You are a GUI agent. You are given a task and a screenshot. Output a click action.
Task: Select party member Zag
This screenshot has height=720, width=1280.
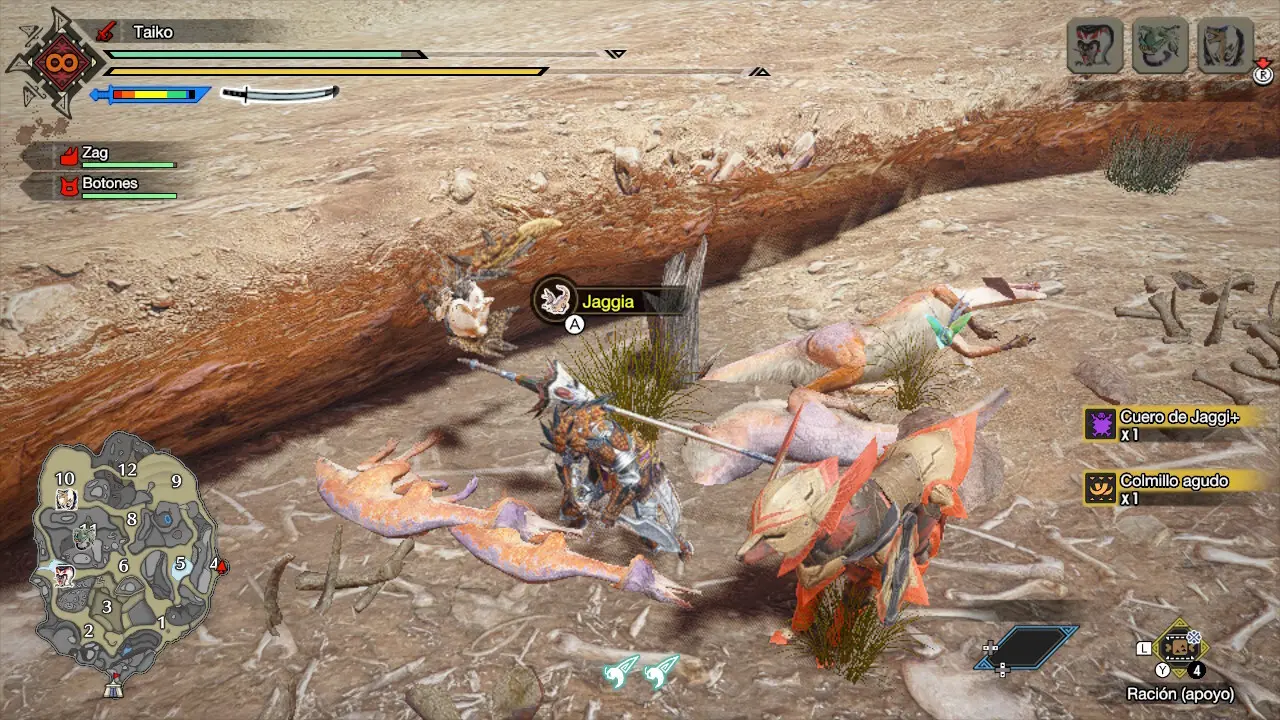110,155
